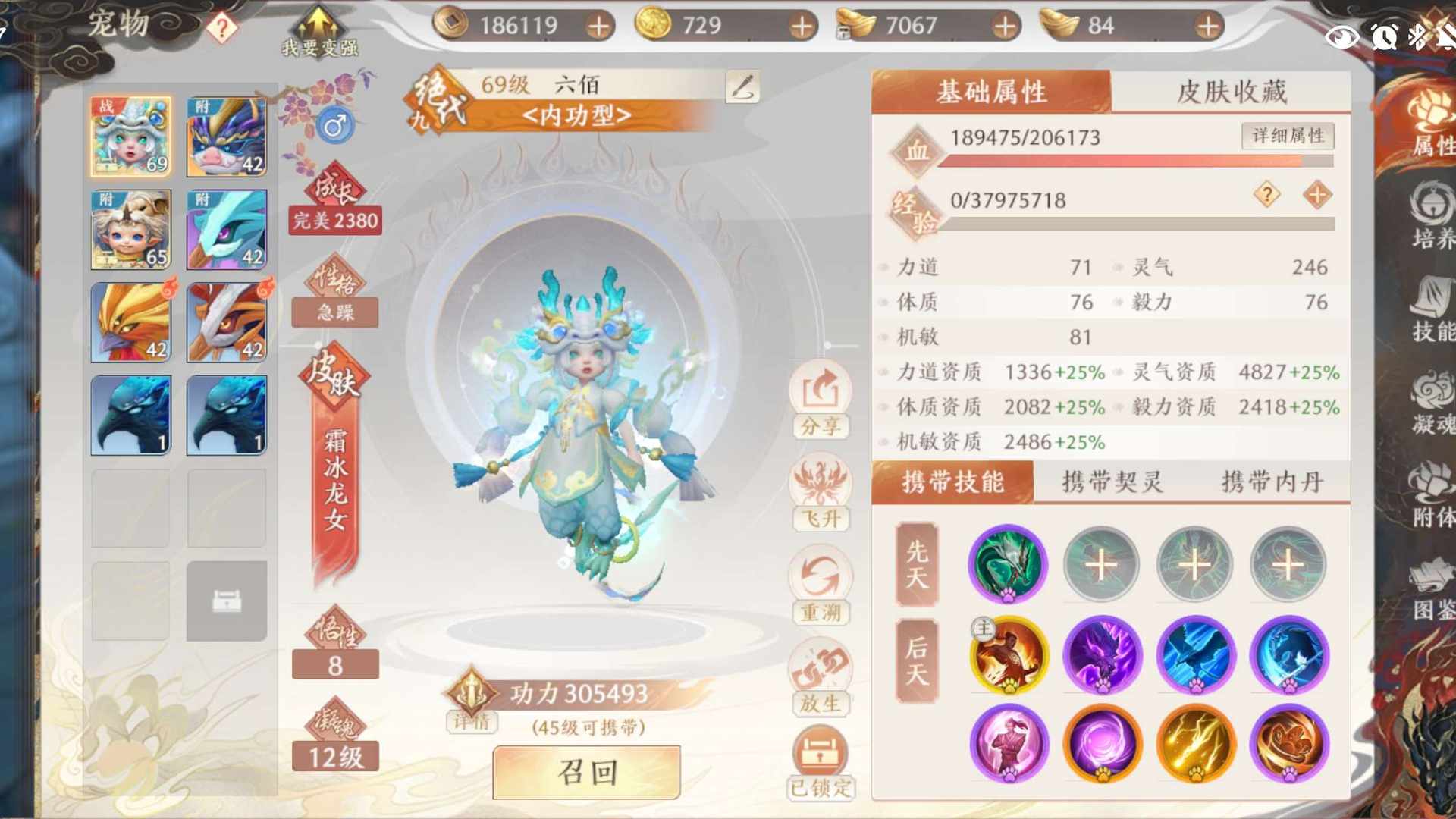Select the 携带契灵 tab

coord(1112,482)
